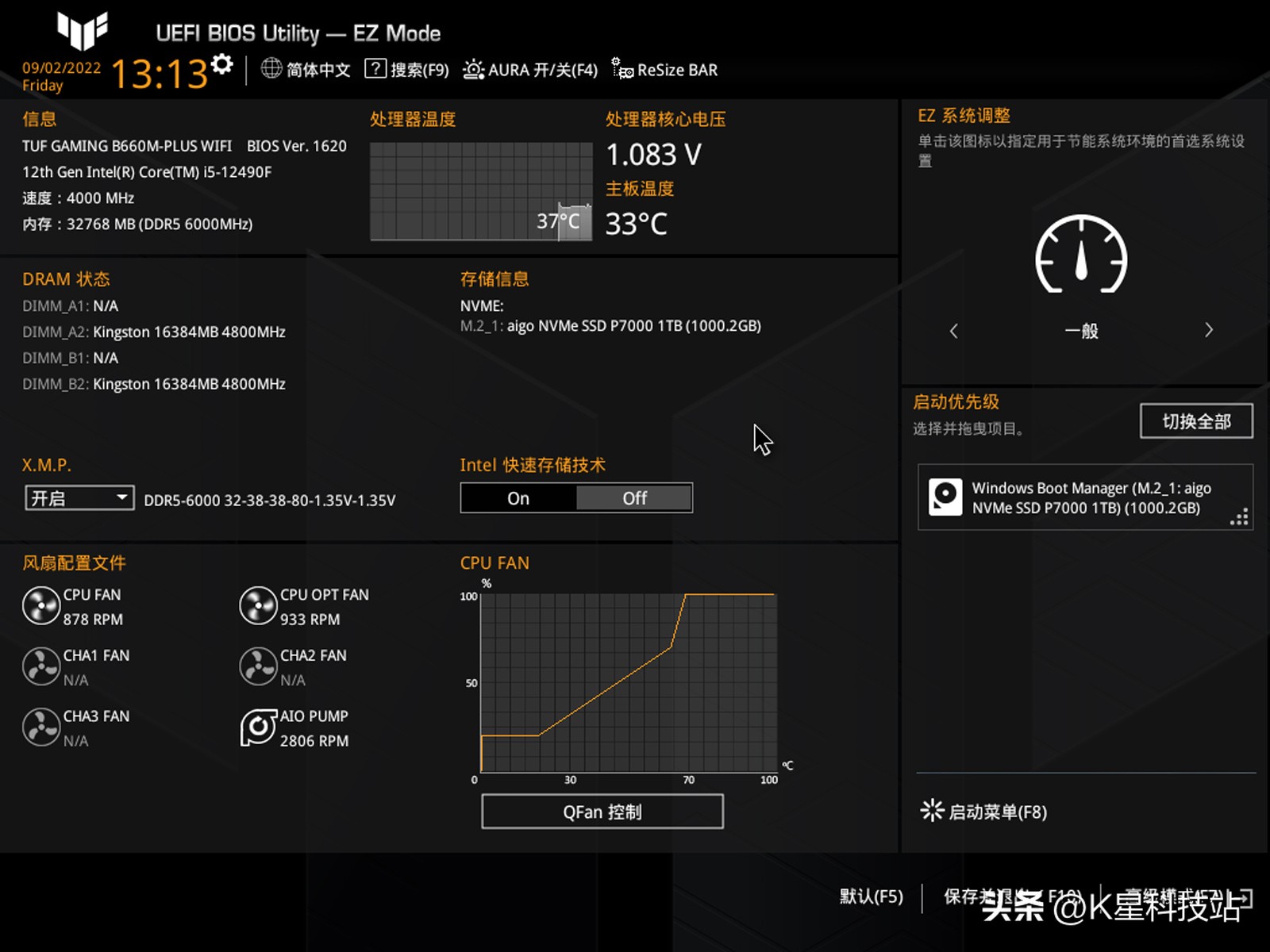This screenshot has height=952, width=1270.
Task: Select the CPU FAN fan icon
Action: coord(40,606)
